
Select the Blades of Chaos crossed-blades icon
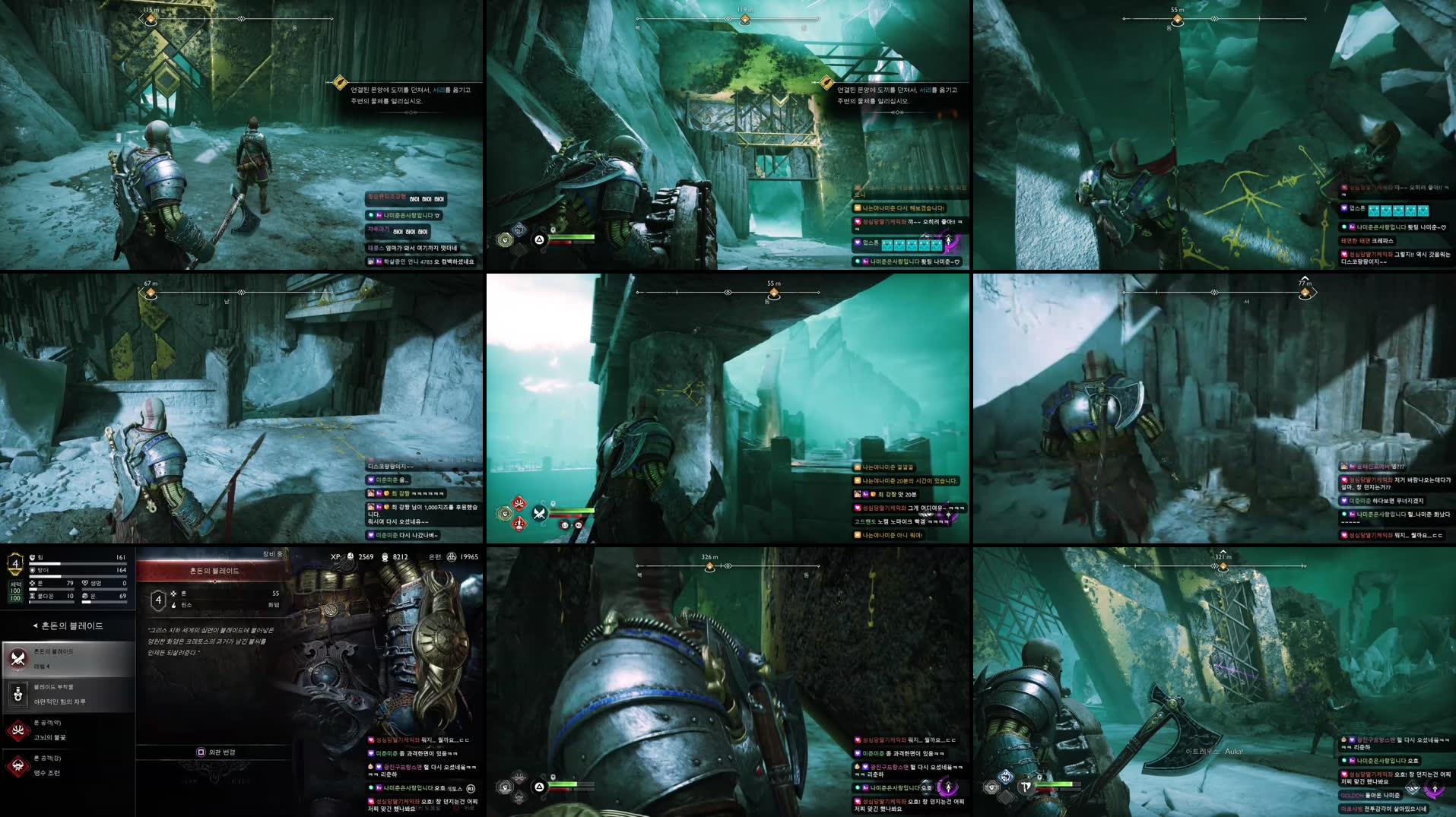[17, 657]
